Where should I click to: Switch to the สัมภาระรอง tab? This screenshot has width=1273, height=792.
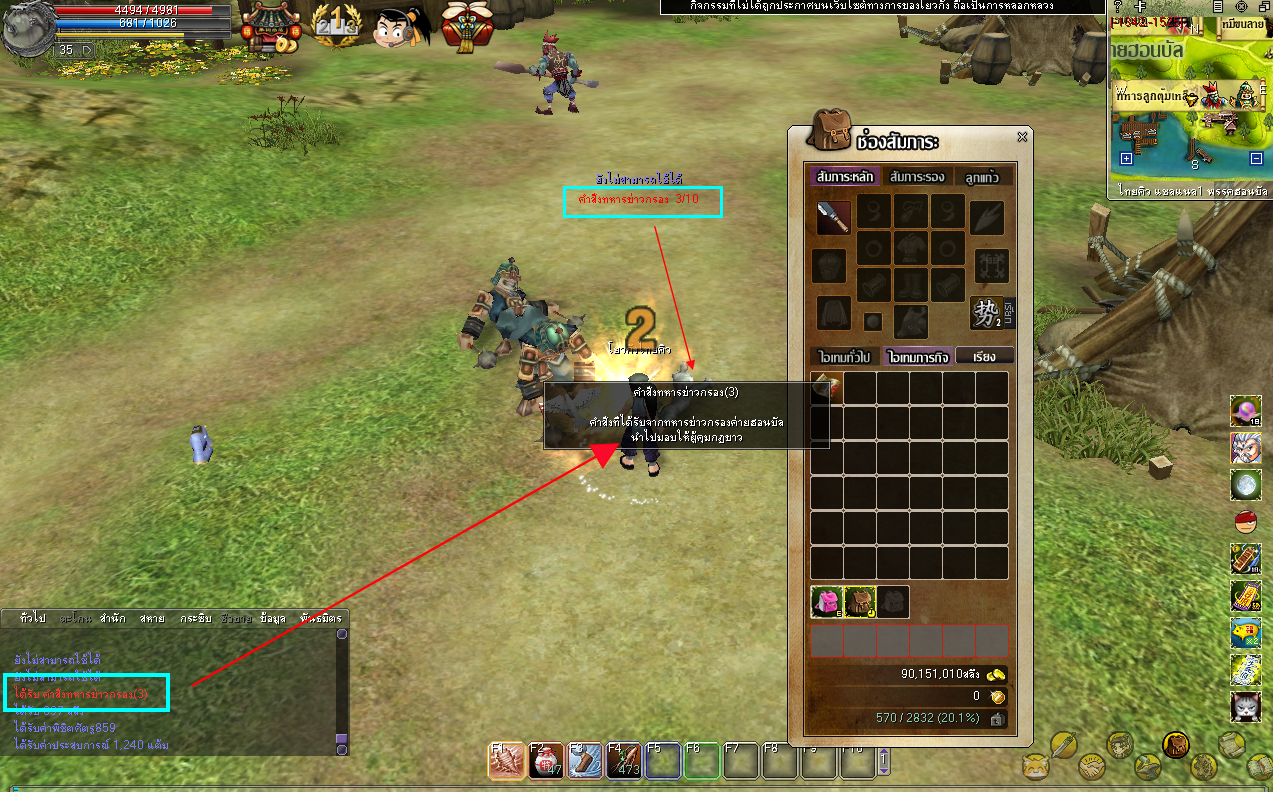click(917, 177)
